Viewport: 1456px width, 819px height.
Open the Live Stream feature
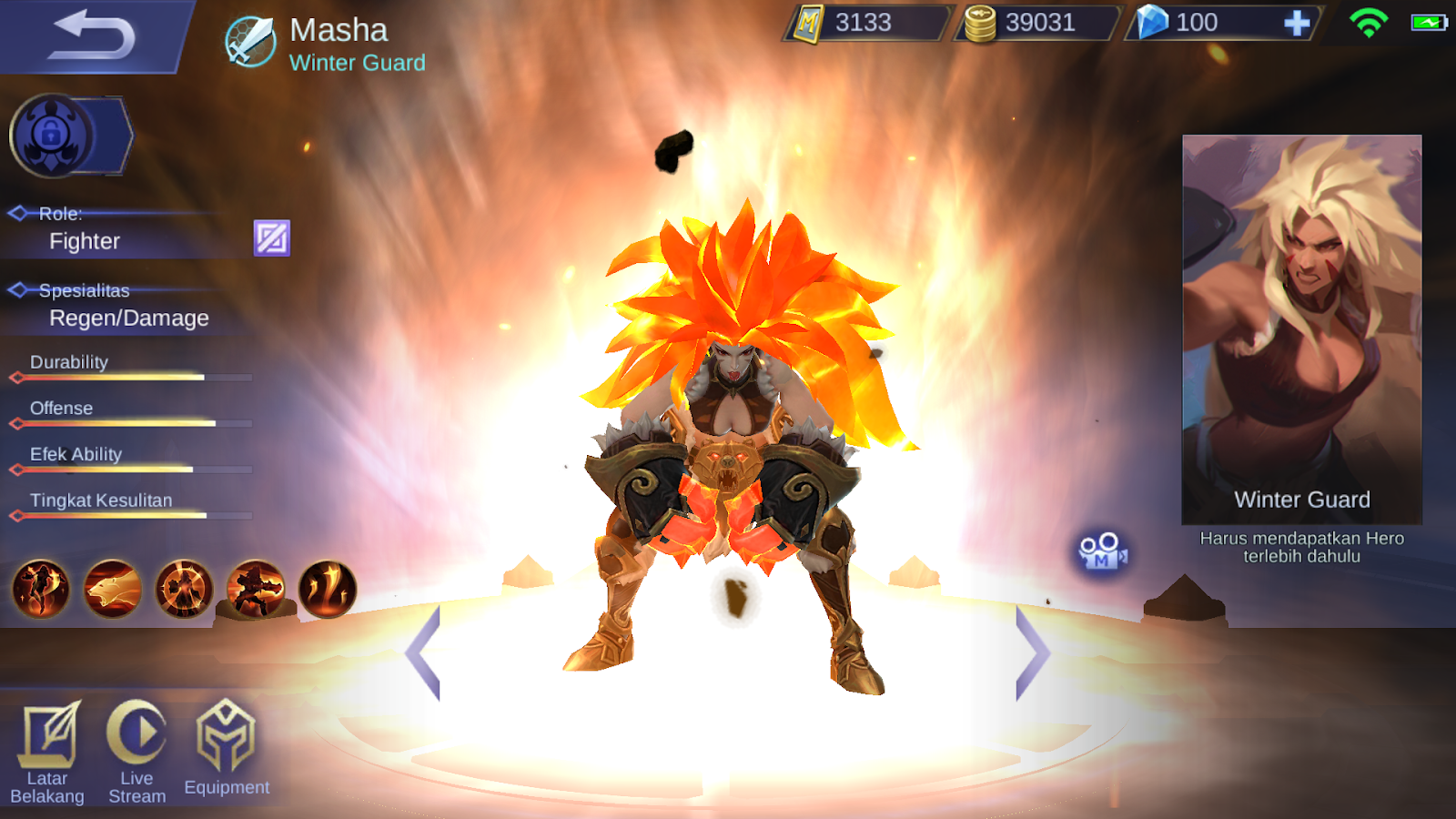[x=136, y=737]
